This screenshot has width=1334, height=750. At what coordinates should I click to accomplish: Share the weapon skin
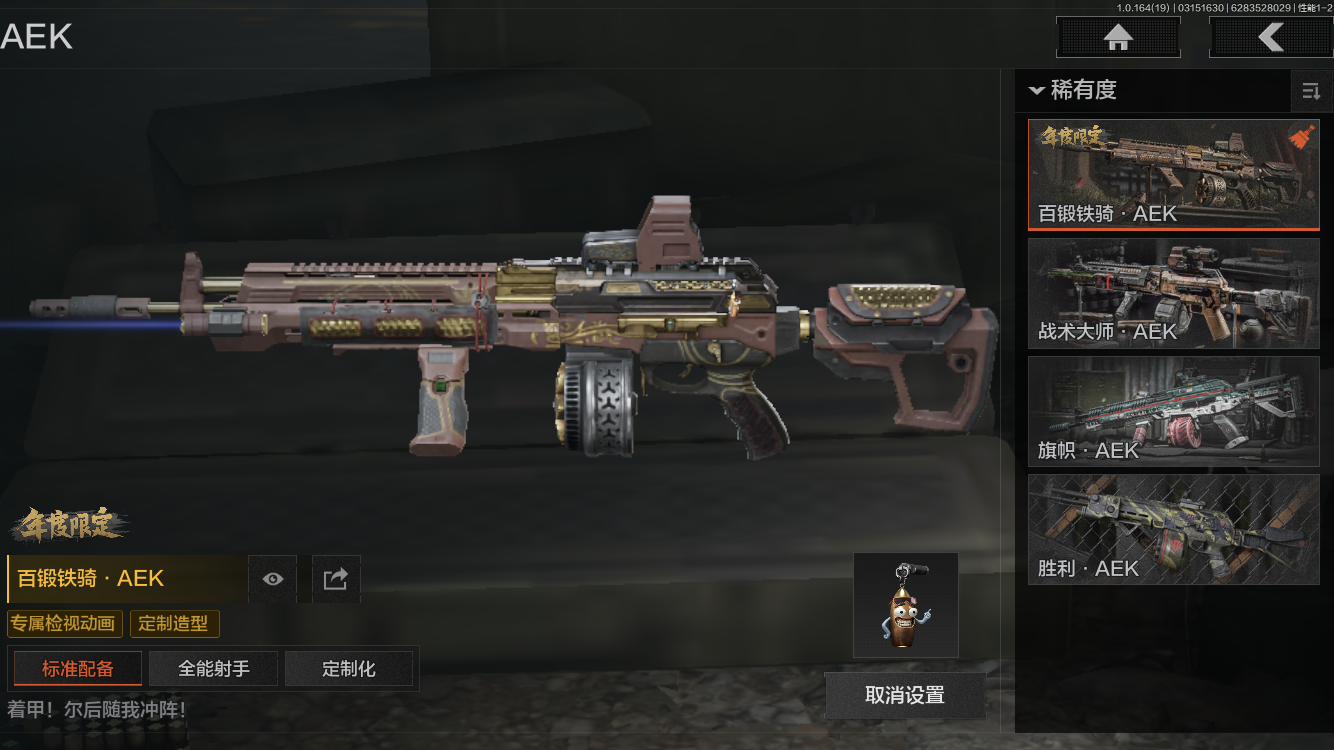coord(336,579)
